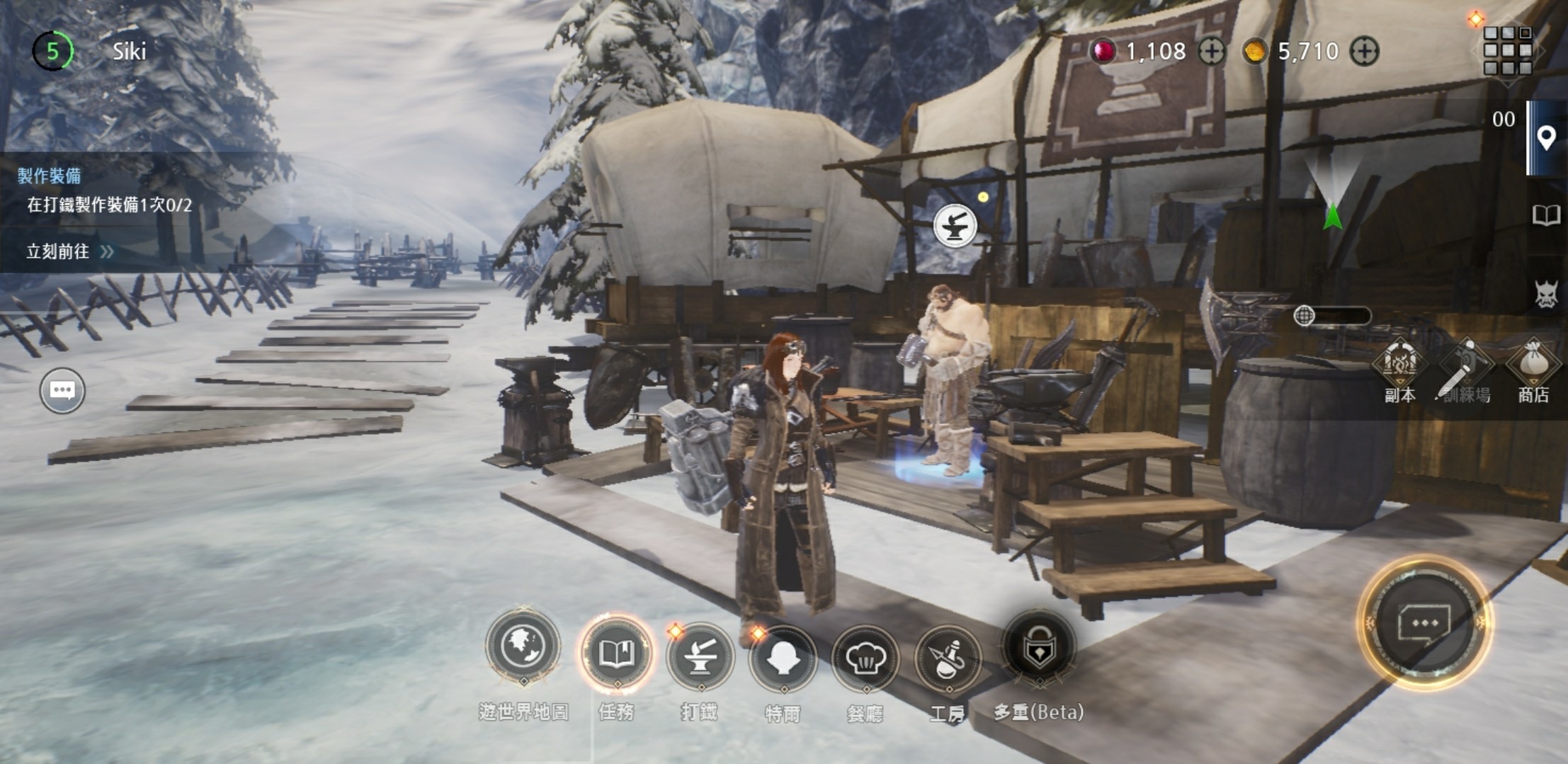Open the 任務 quest book button
1568x764 pixels.
click(616, 654)
